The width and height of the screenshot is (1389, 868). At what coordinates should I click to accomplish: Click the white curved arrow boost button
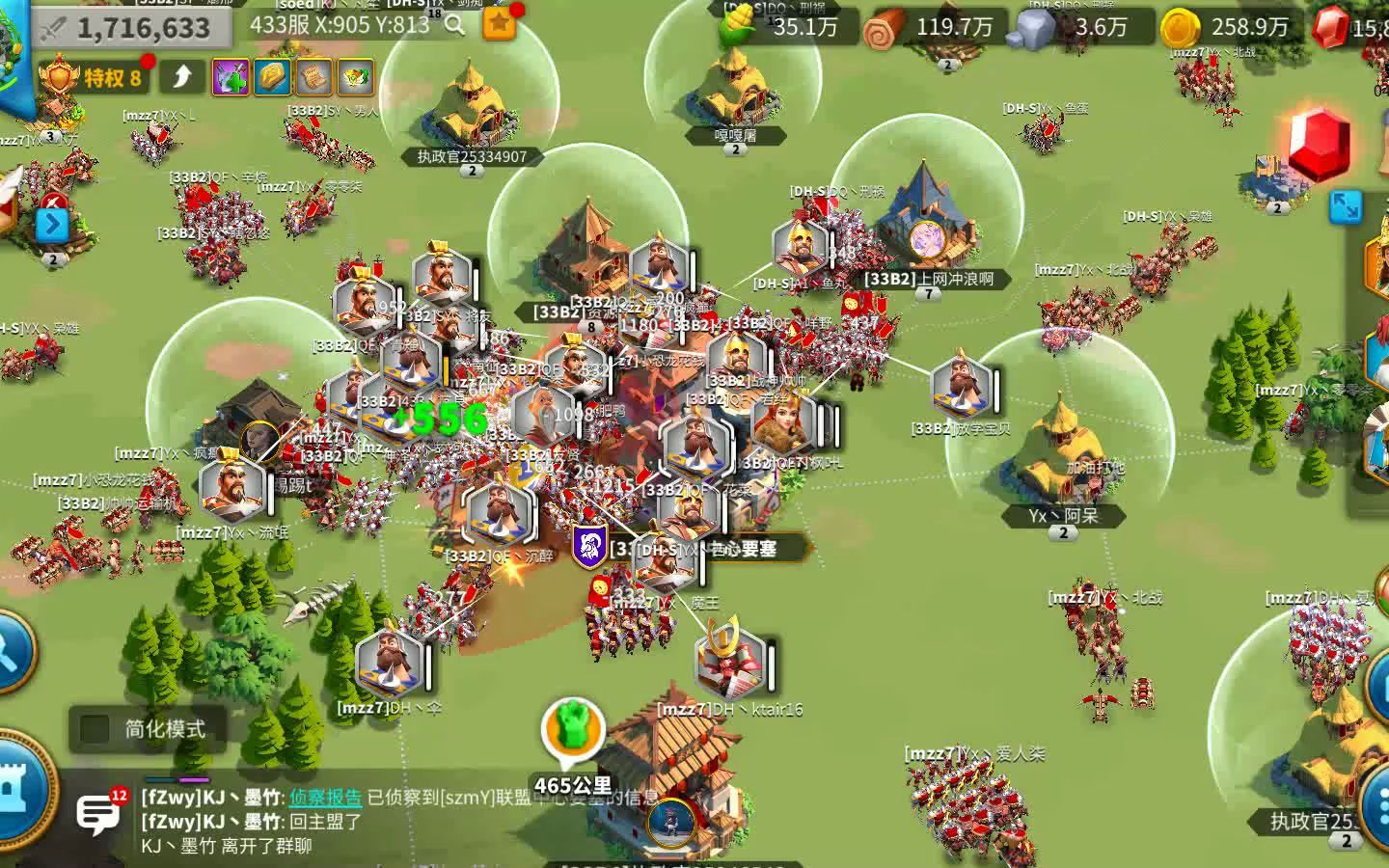click(182, 77)
